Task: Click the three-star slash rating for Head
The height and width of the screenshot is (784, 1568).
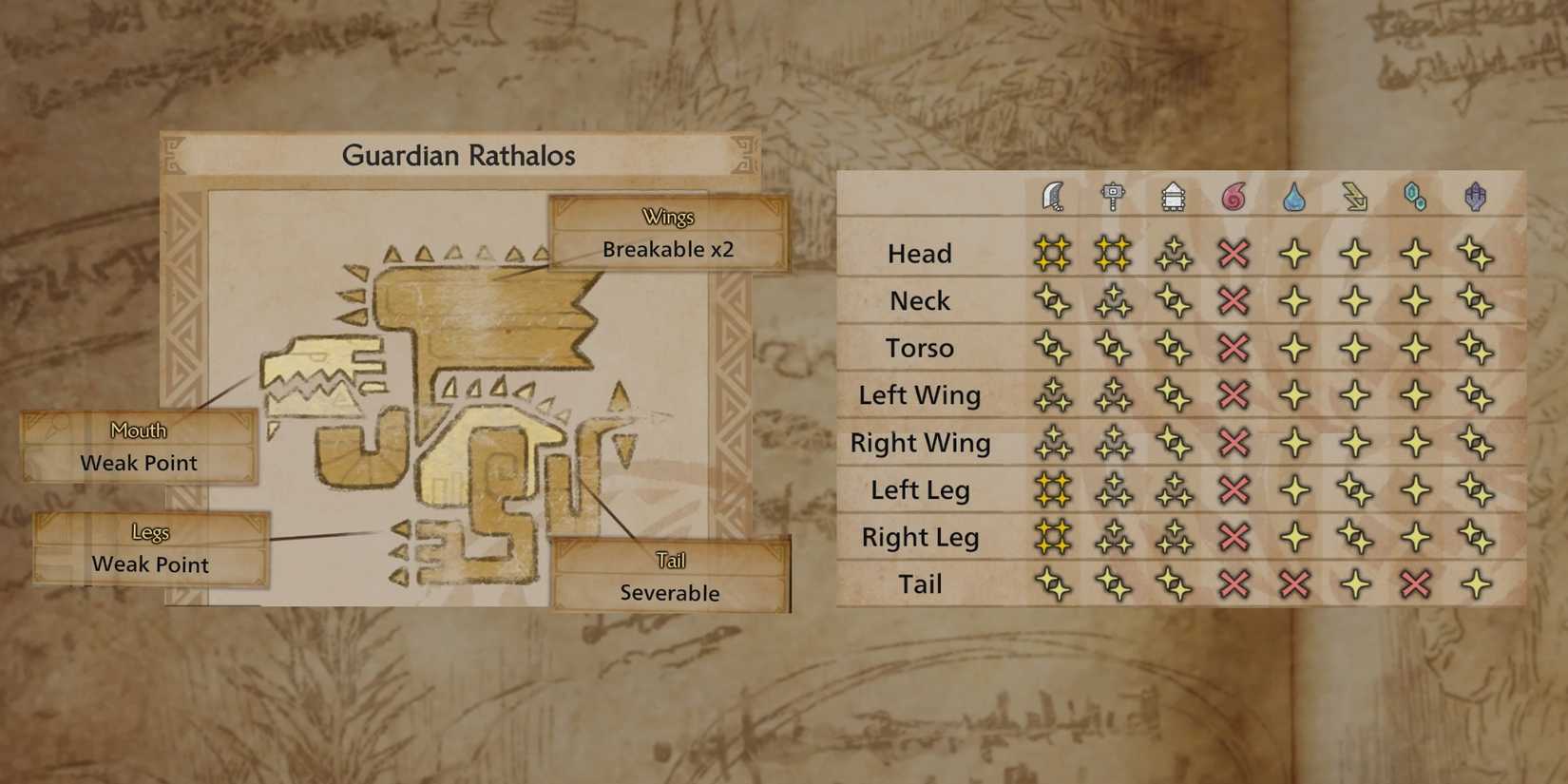Action: click(x=1053, y=253)
